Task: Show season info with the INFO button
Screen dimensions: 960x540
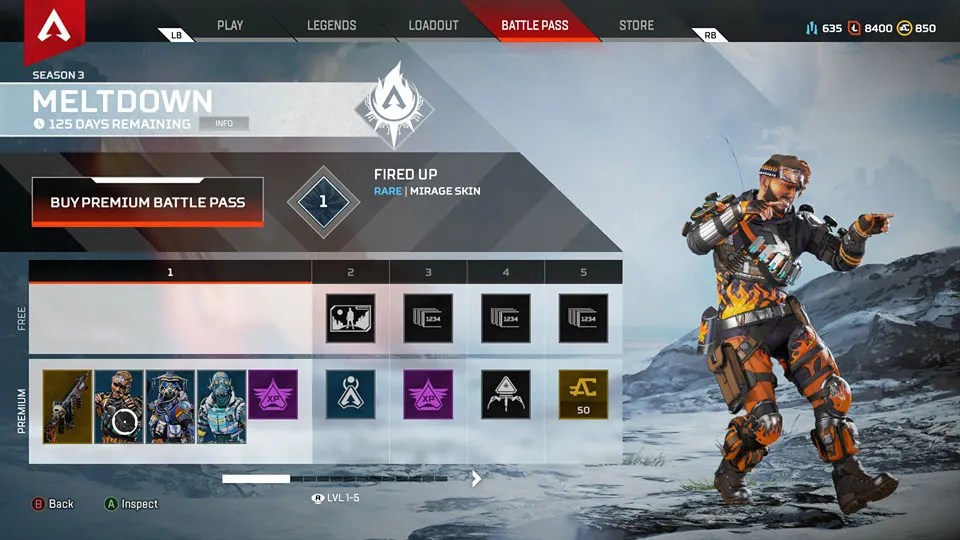Action: pyautogui.click(x=224, y=124)
